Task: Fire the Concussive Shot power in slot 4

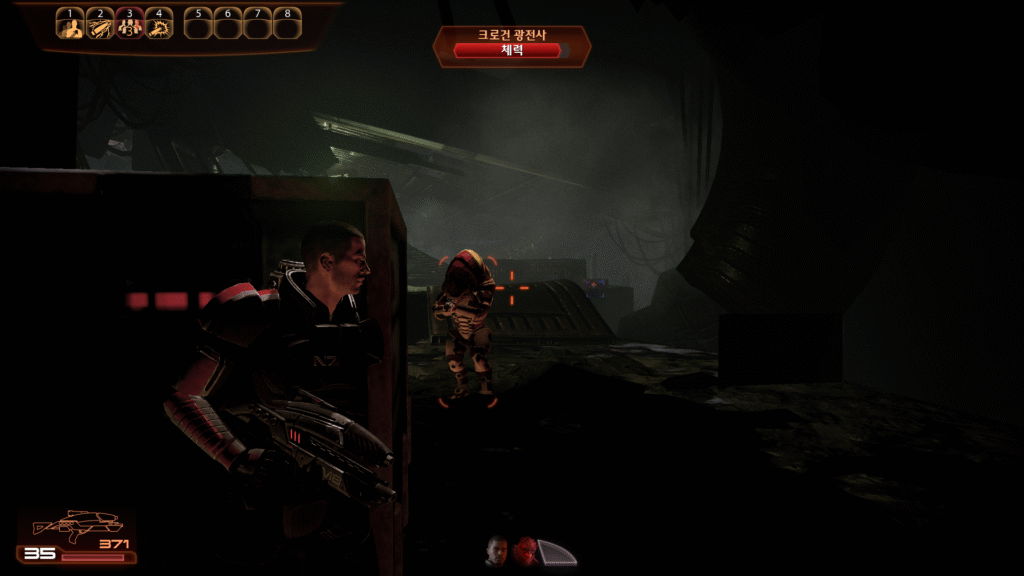Action: [159, 26]
